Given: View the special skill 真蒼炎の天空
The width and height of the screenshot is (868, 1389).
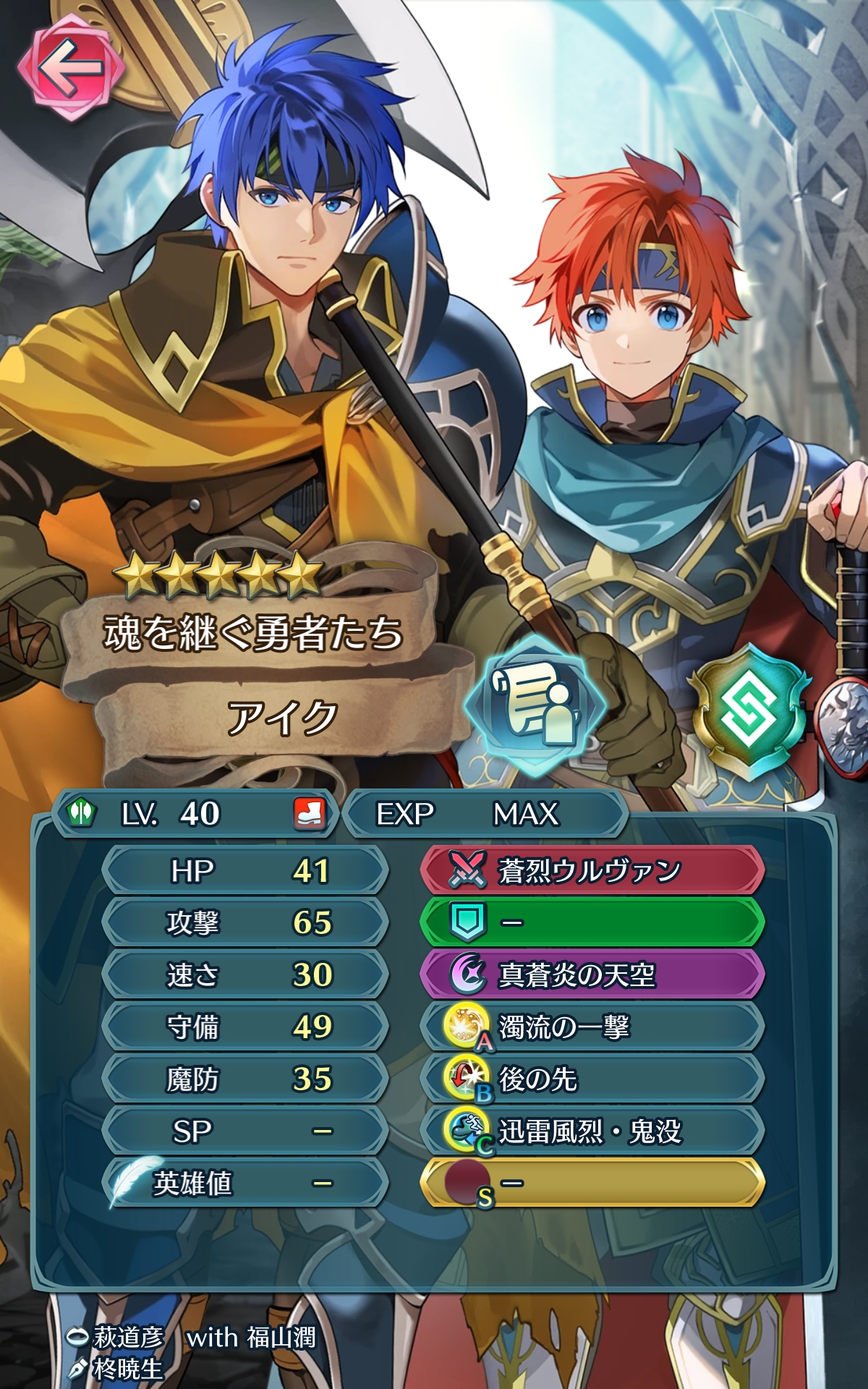Looking at the screenshot, I should click(x=592, y=974).
